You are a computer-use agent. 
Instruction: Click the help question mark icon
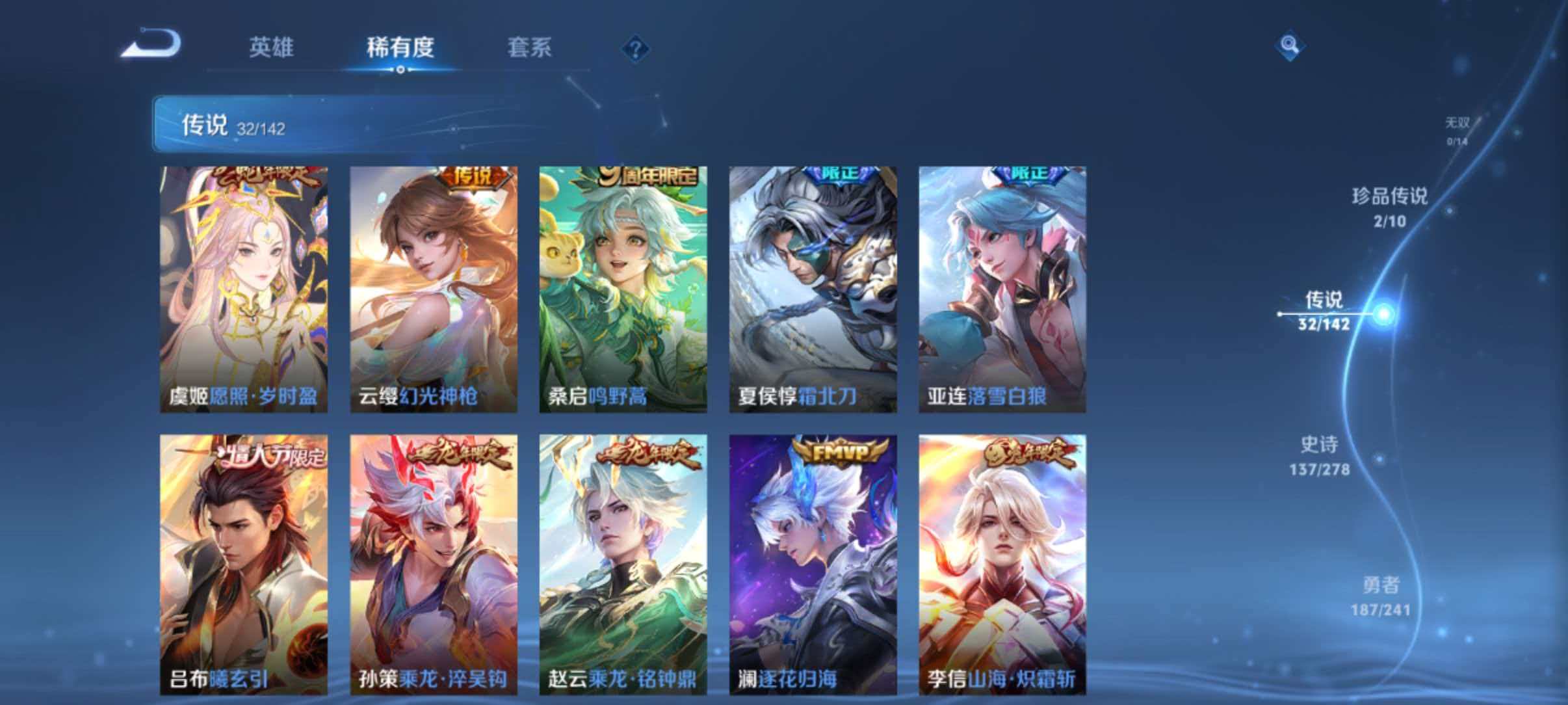pos(636,49)
